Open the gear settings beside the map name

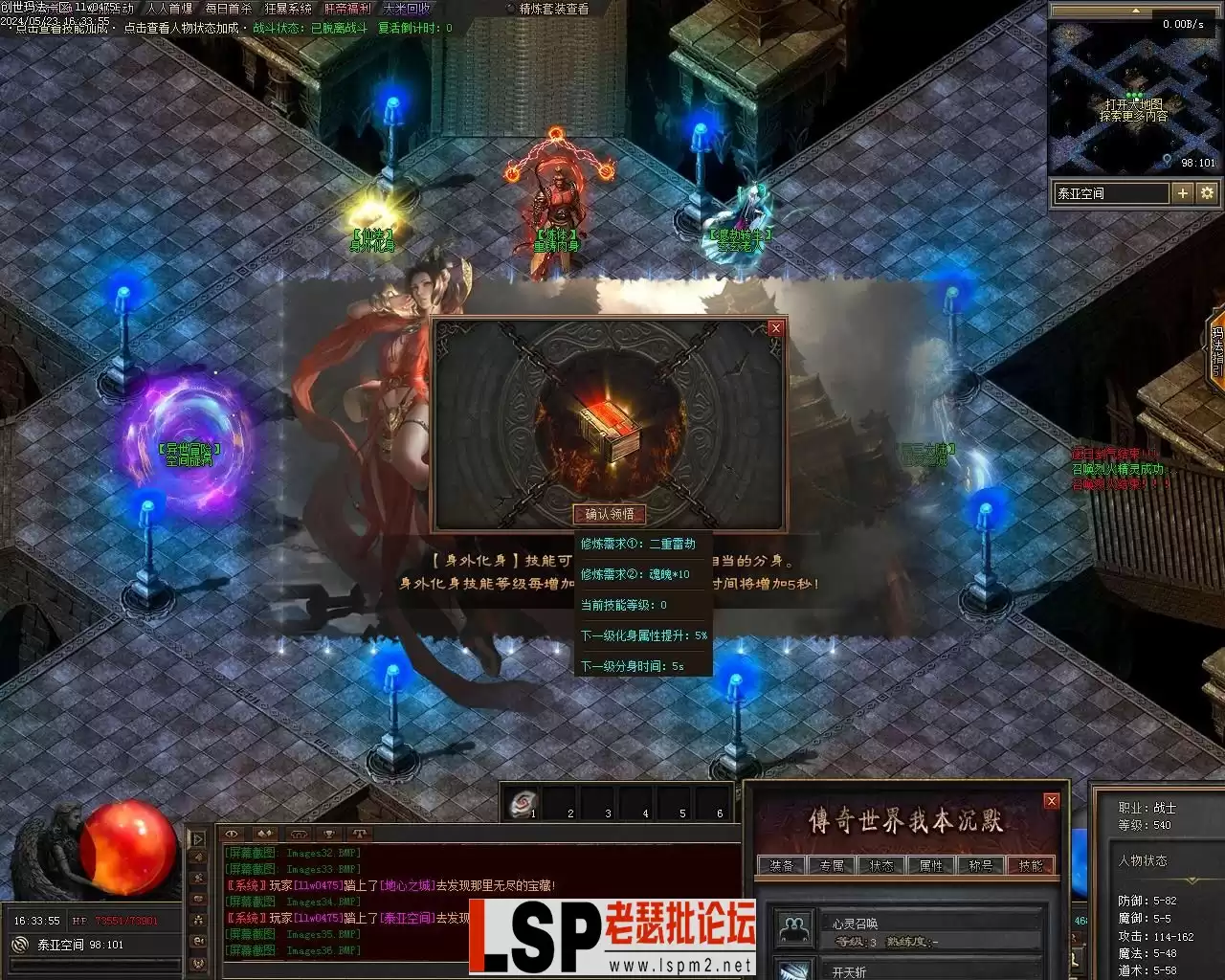1208,193
